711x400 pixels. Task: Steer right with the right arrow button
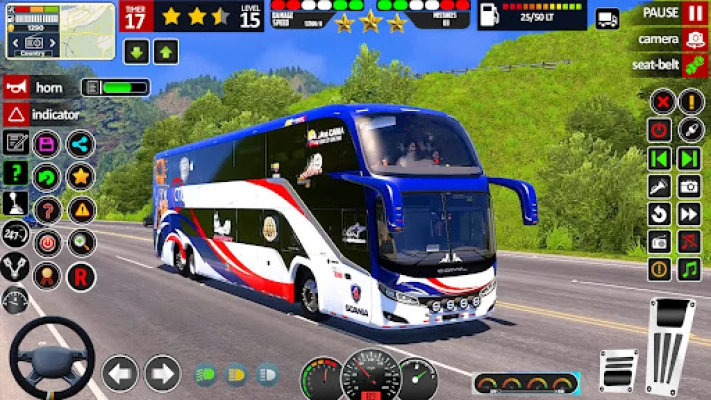click(162, 374)
